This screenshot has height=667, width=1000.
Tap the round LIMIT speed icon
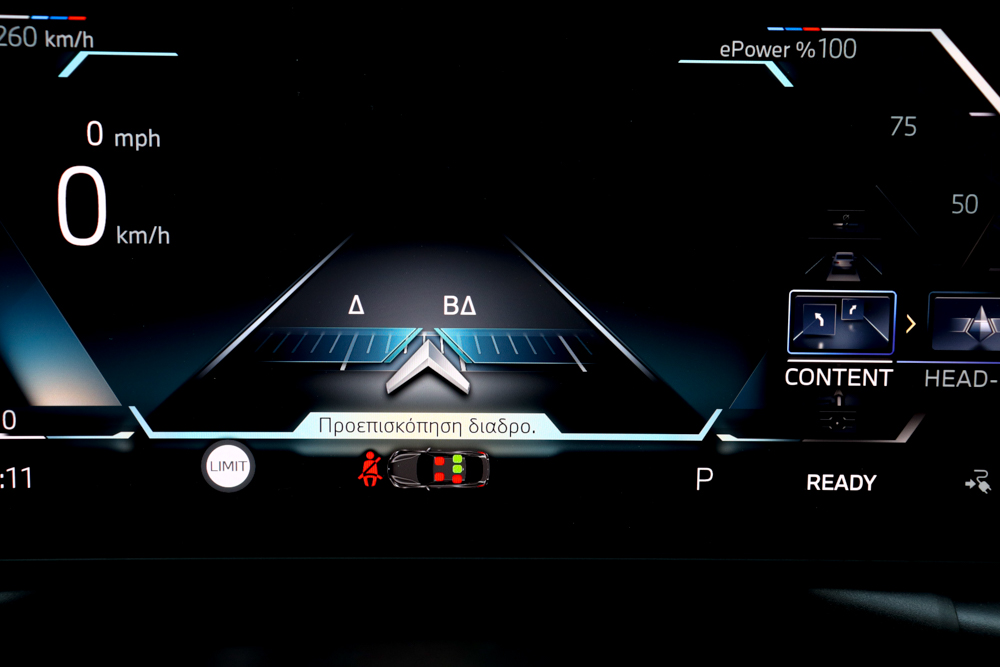228,466
